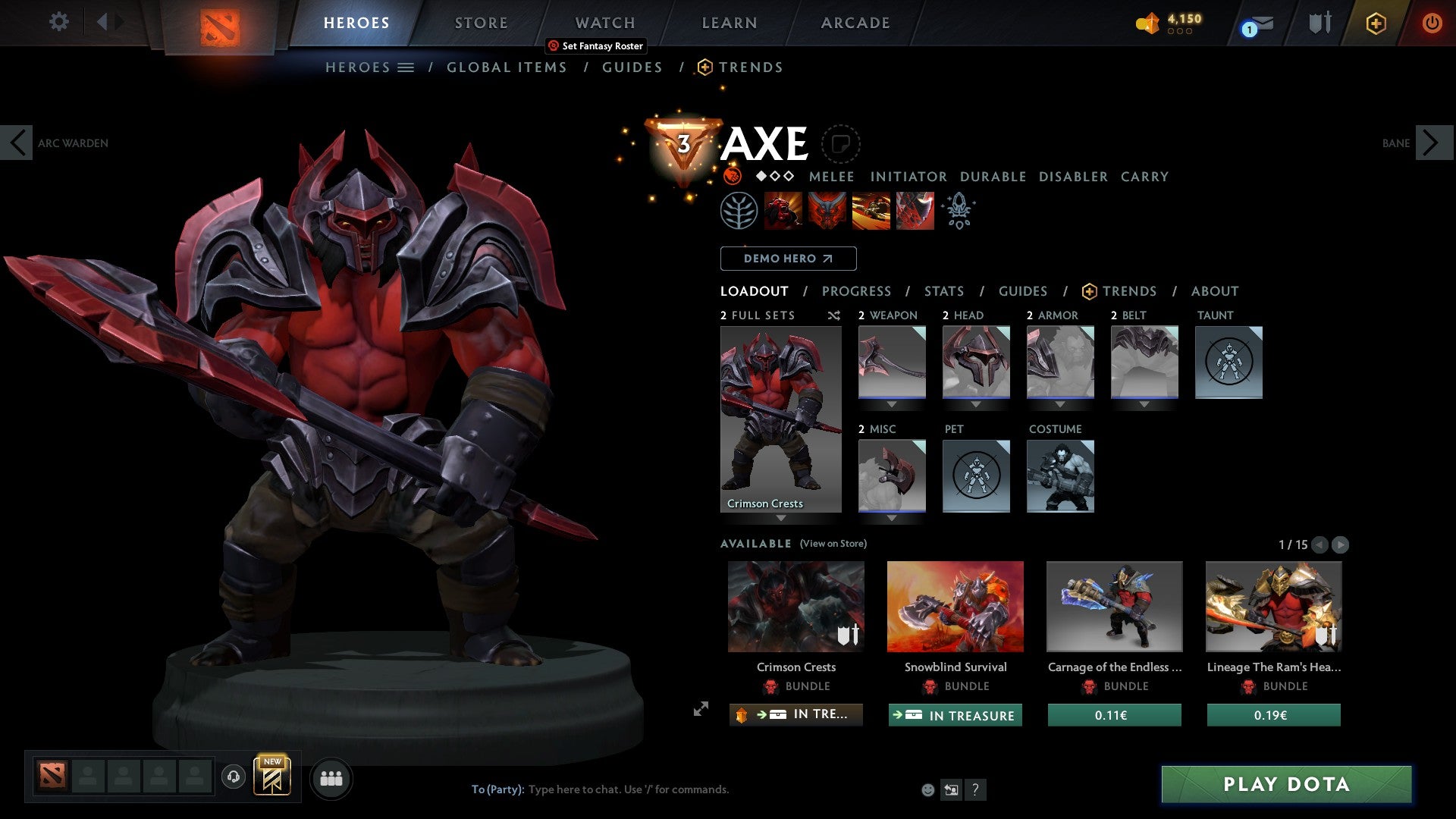Toggle voice chat with the headset icon

click(234, 778)
